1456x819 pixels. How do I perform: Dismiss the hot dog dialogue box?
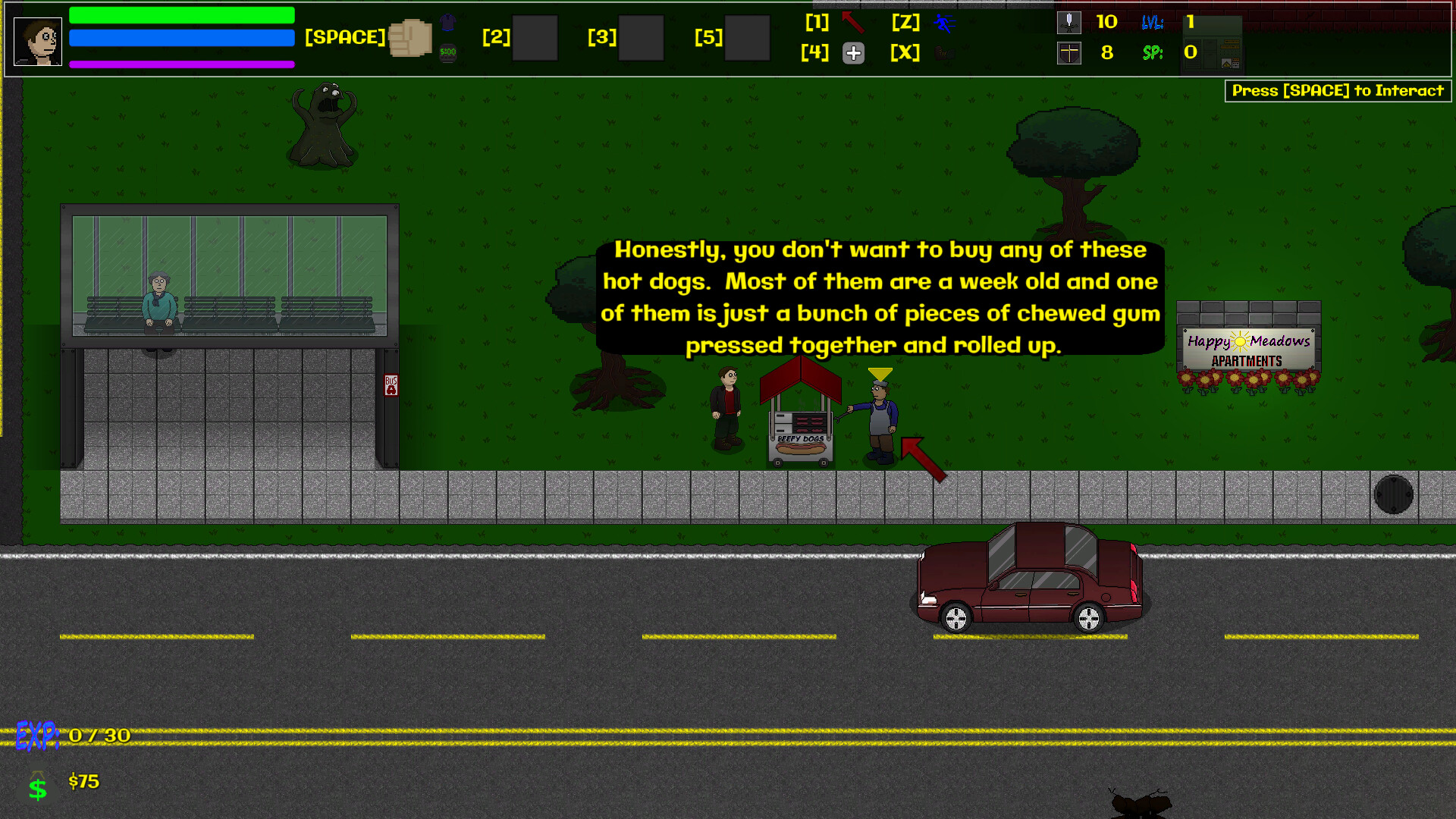(880, 297)
